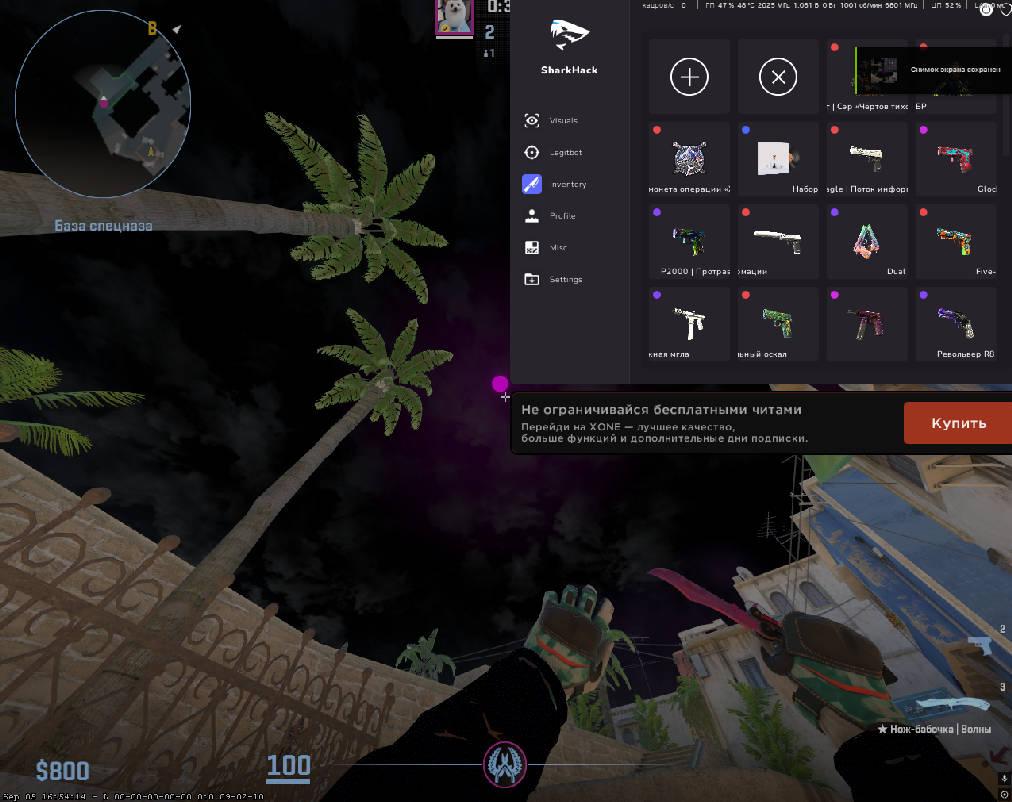
Task: Pick the red and blue Glock skin
Action: click(956, 159)
